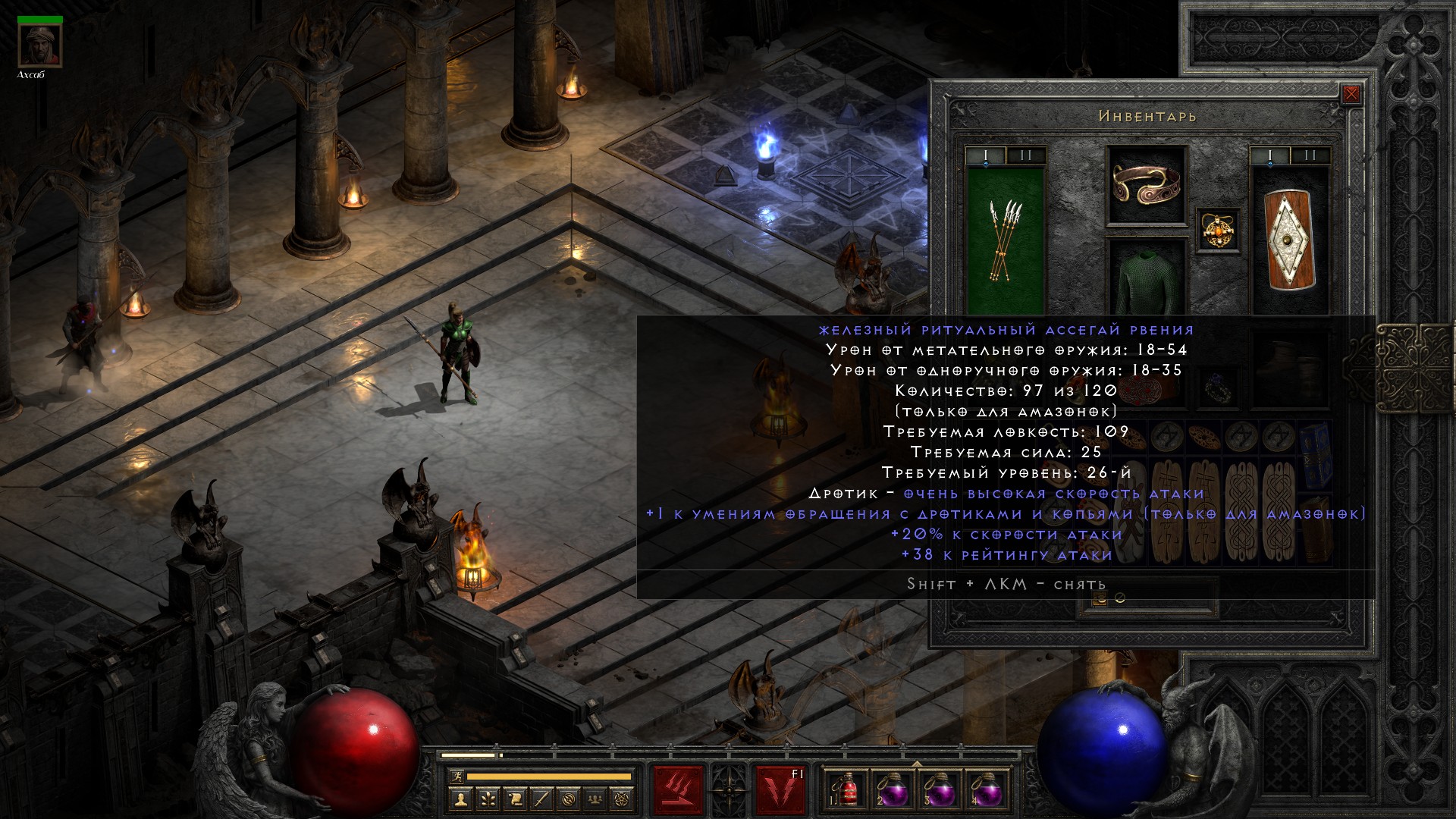Select the gold amulet slot
1456x819 pixels.
point(1218,230)
